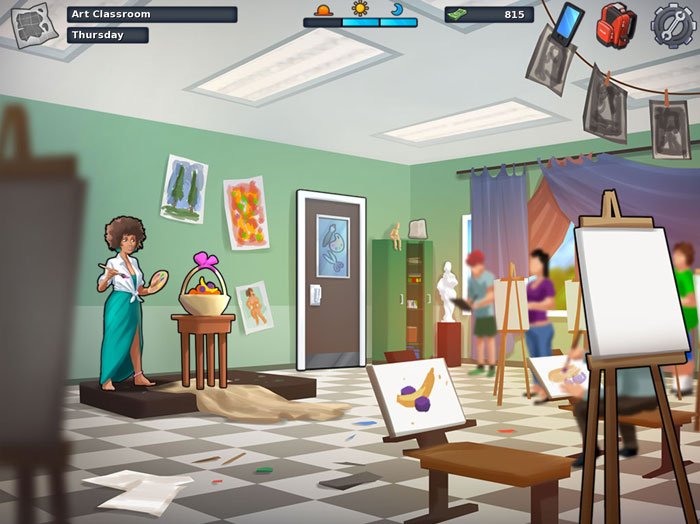Open the red backpack inventory

coord(618,24)
